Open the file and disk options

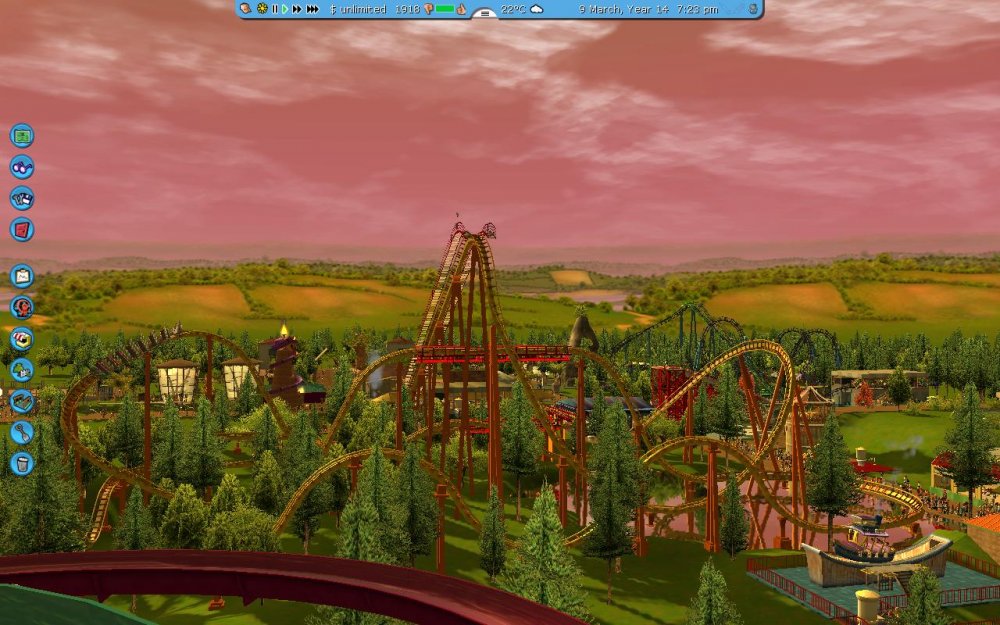coord(22,198)
